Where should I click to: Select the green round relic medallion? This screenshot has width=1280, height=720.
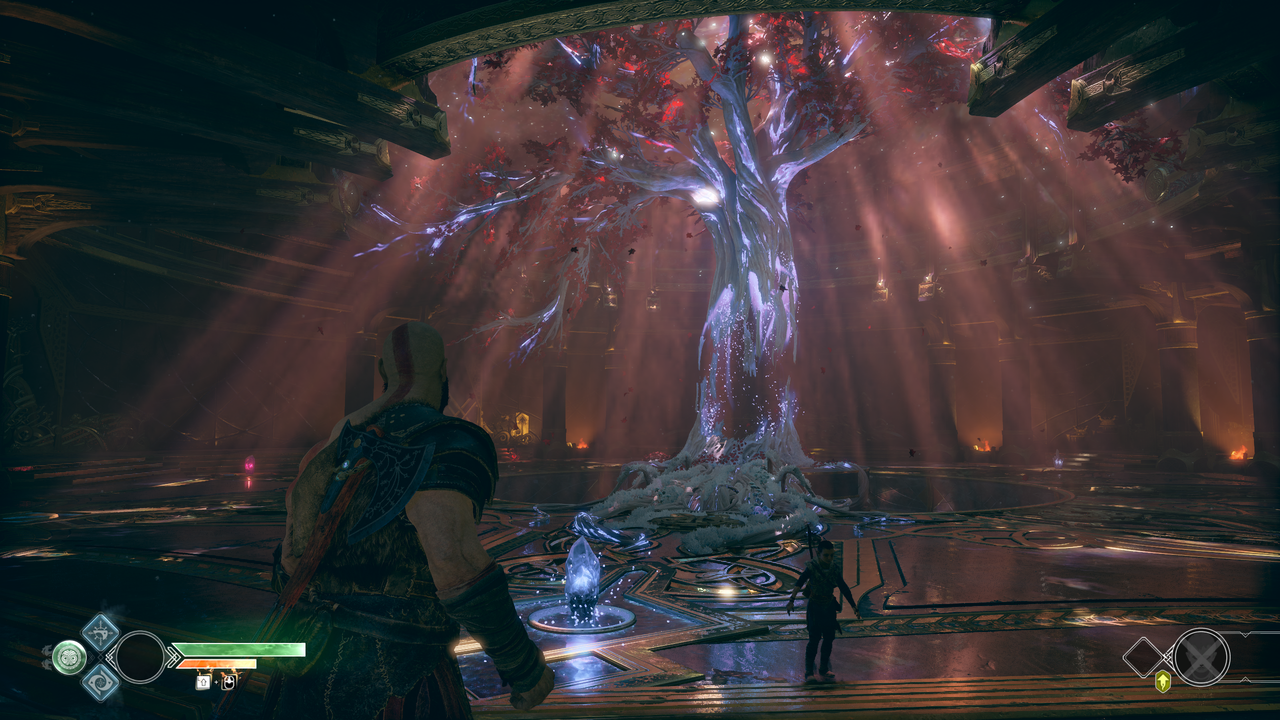(x=69, y=657)
